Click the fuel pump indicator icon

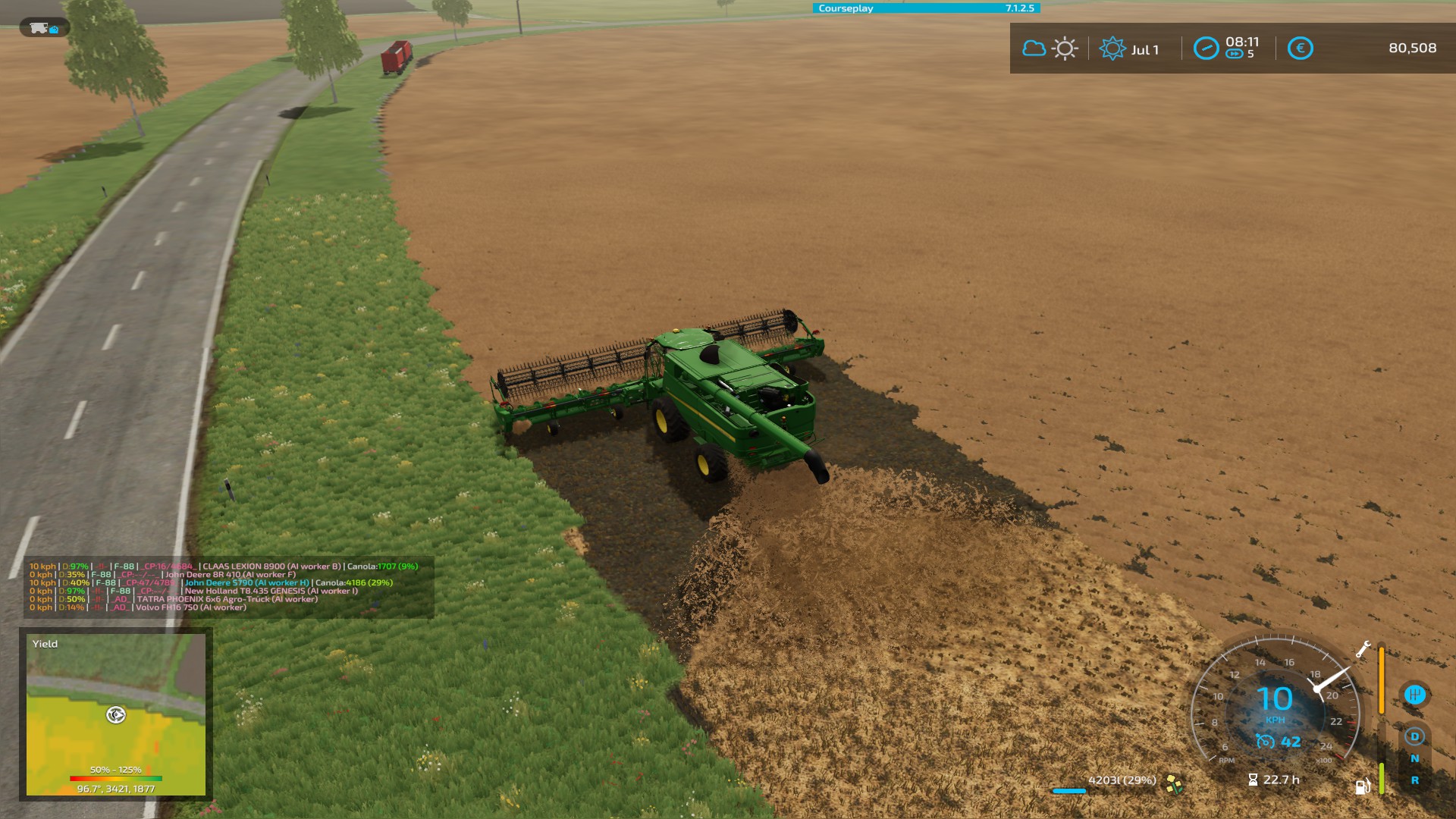pos(1362,786)
